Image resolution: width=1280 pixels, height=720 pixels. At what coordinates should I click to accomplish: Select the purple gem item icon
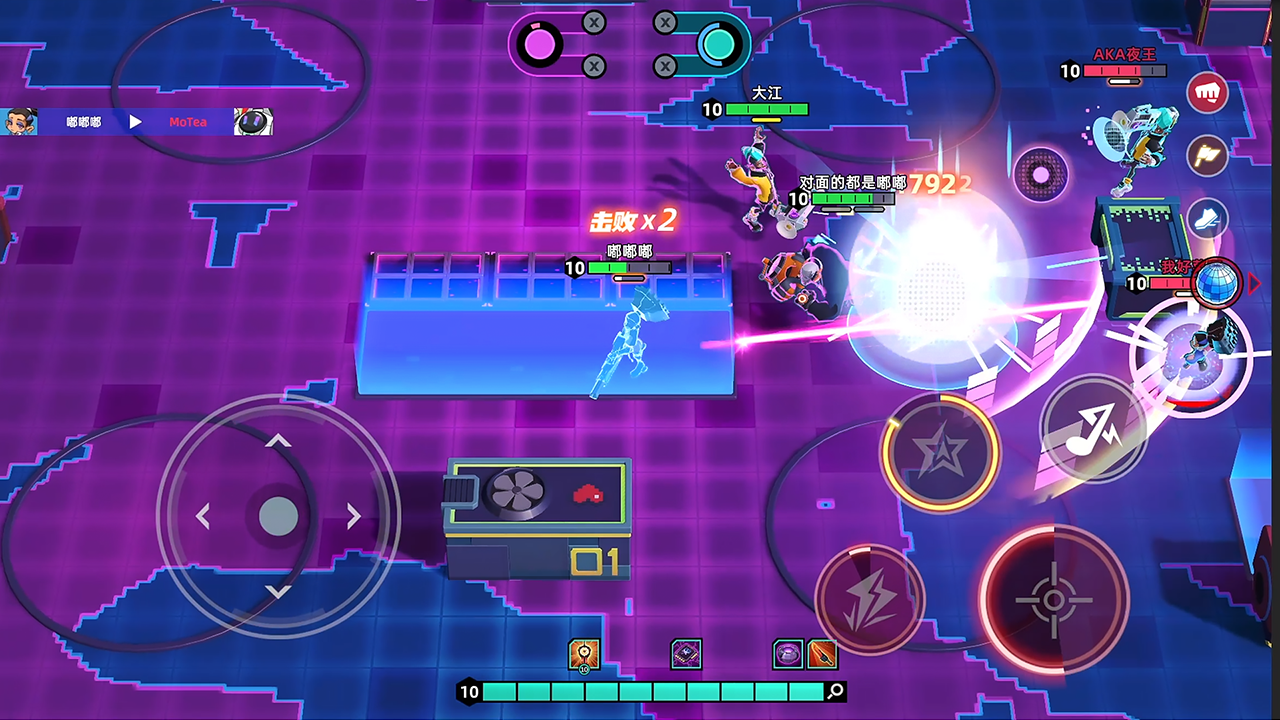[x=788, y=654]
